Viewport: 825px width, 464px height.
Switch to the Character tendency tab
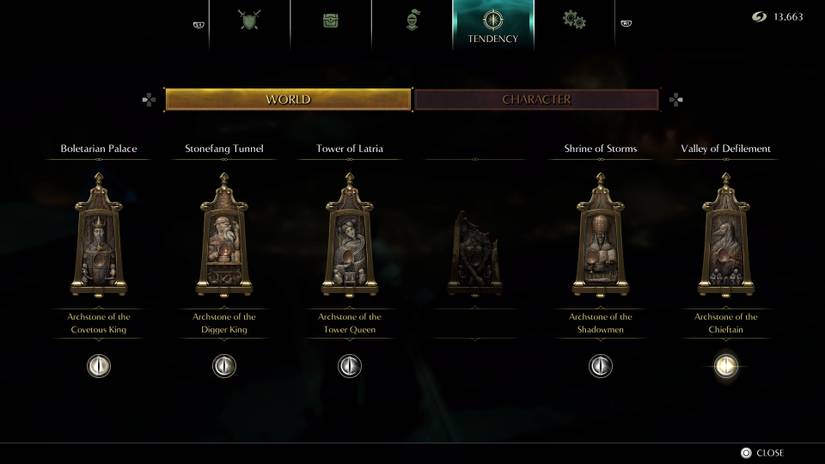tap(536, 100)
